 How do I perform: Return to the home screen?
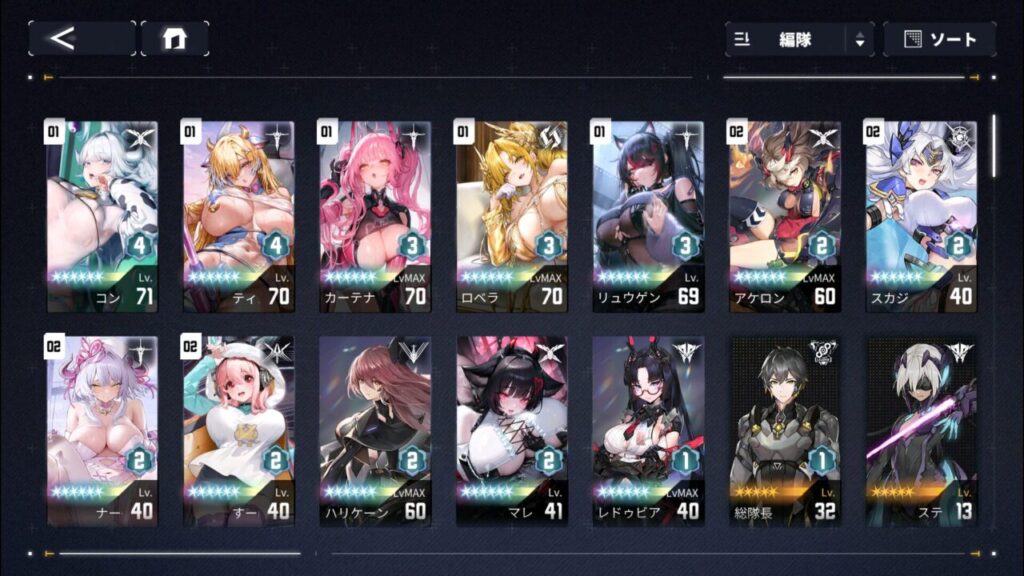(x=175, y=39)
